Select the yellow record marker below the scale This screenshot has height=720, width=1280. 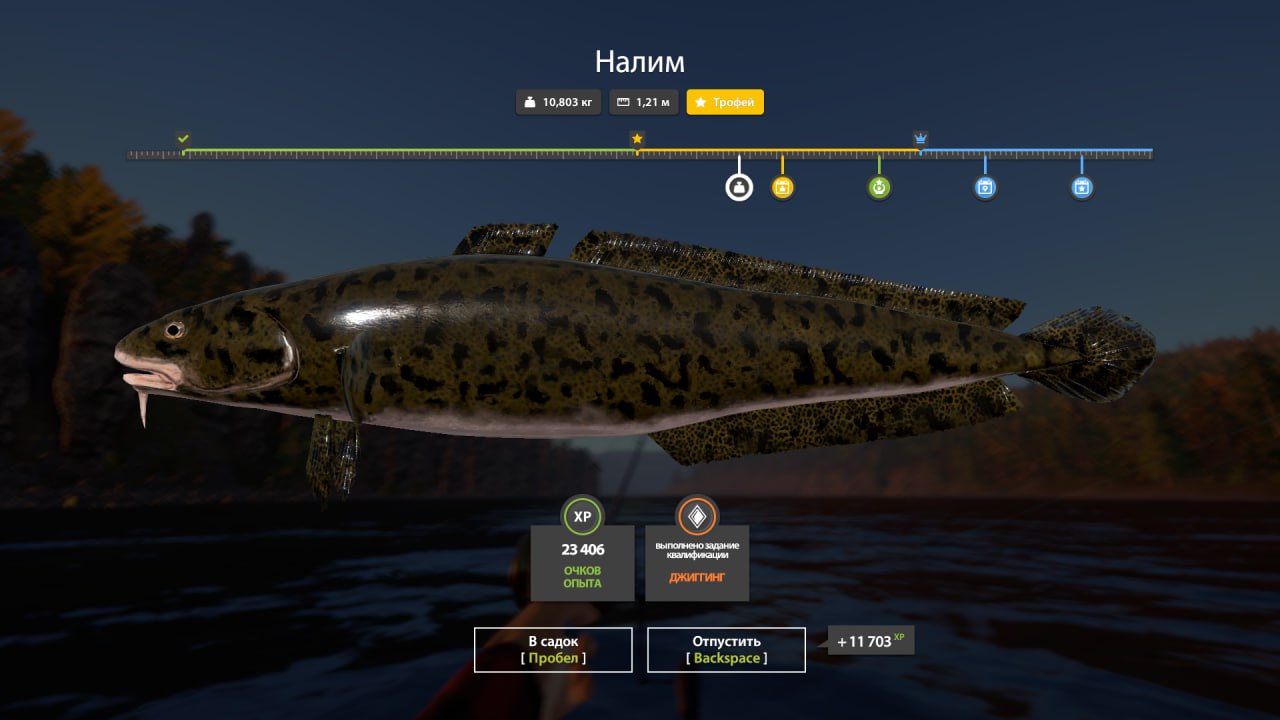[x=782, y=187]
